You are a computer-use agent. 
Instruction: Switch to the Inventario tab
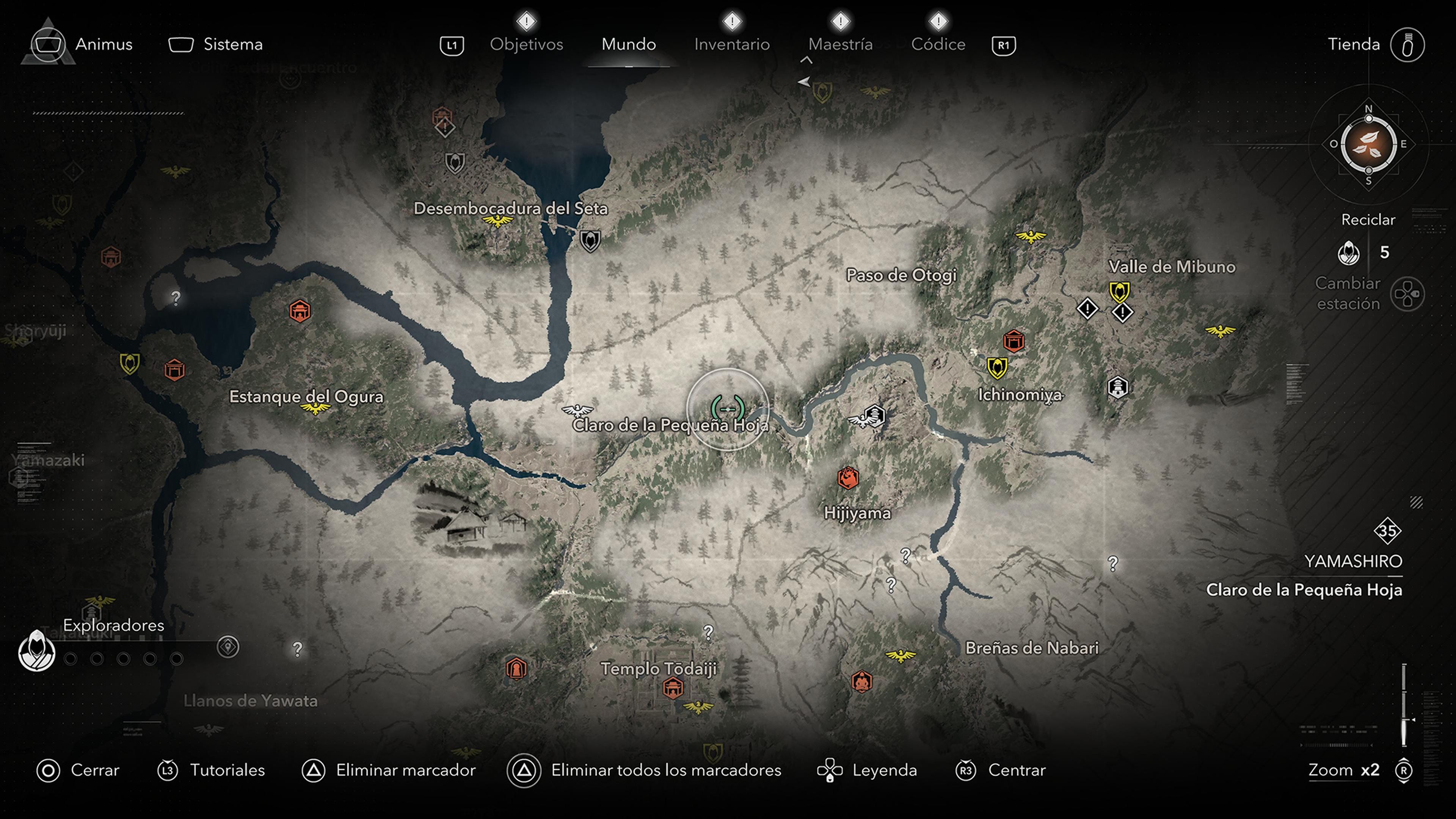pos(732,44)
